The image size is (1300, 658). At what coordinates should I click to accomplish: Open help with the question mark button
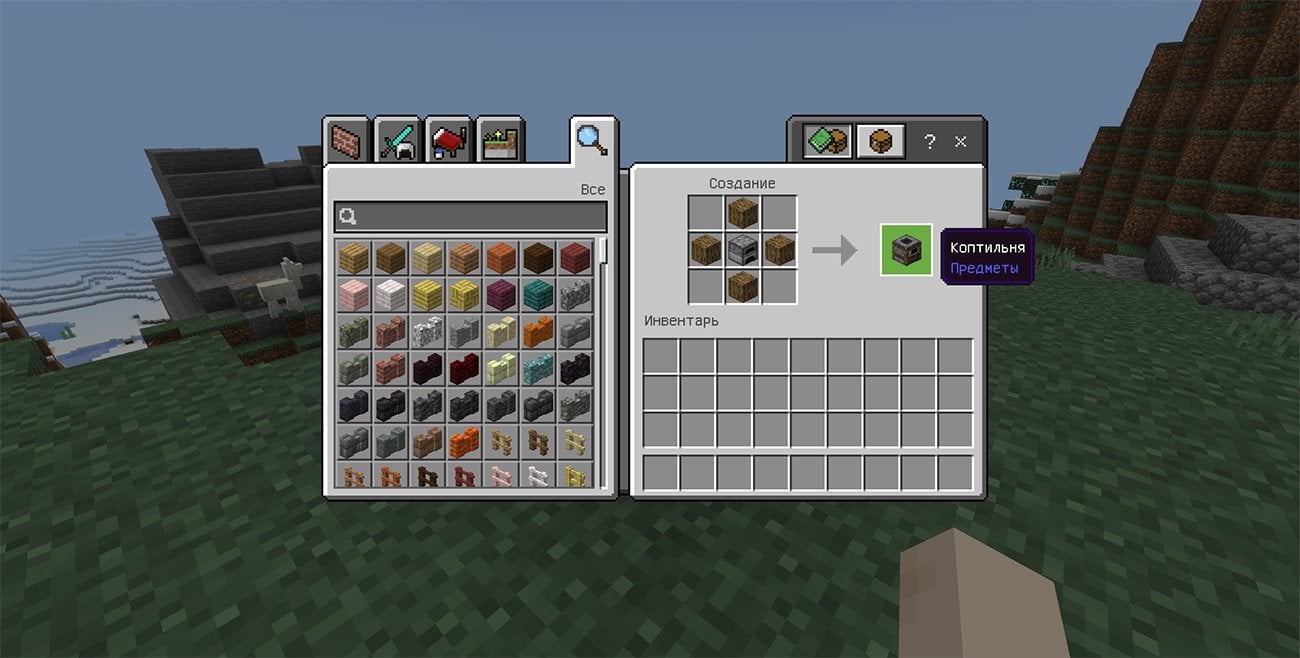(x=929, y=142)
